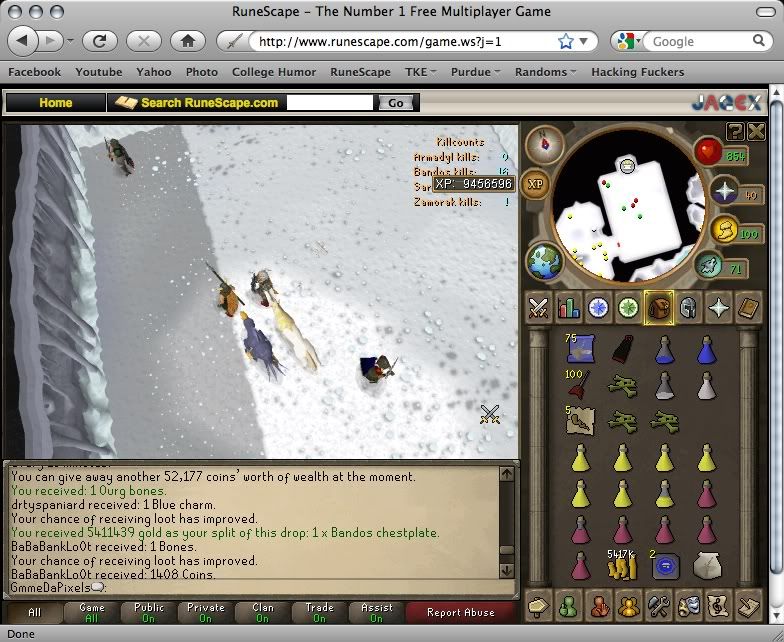Click the blue tablet item with count 2
This screenshot has height=642, width=784.
[664, 567]
